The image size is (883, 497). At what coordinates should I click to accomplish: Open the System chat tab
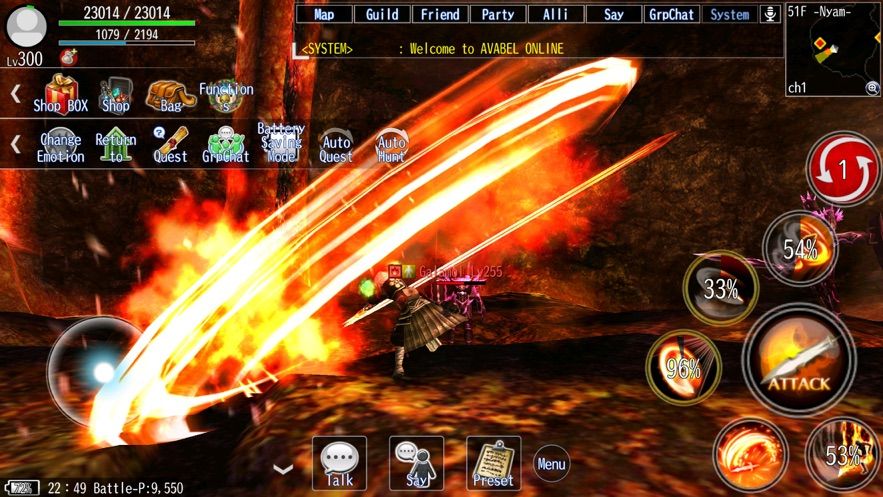coord(729,14)
